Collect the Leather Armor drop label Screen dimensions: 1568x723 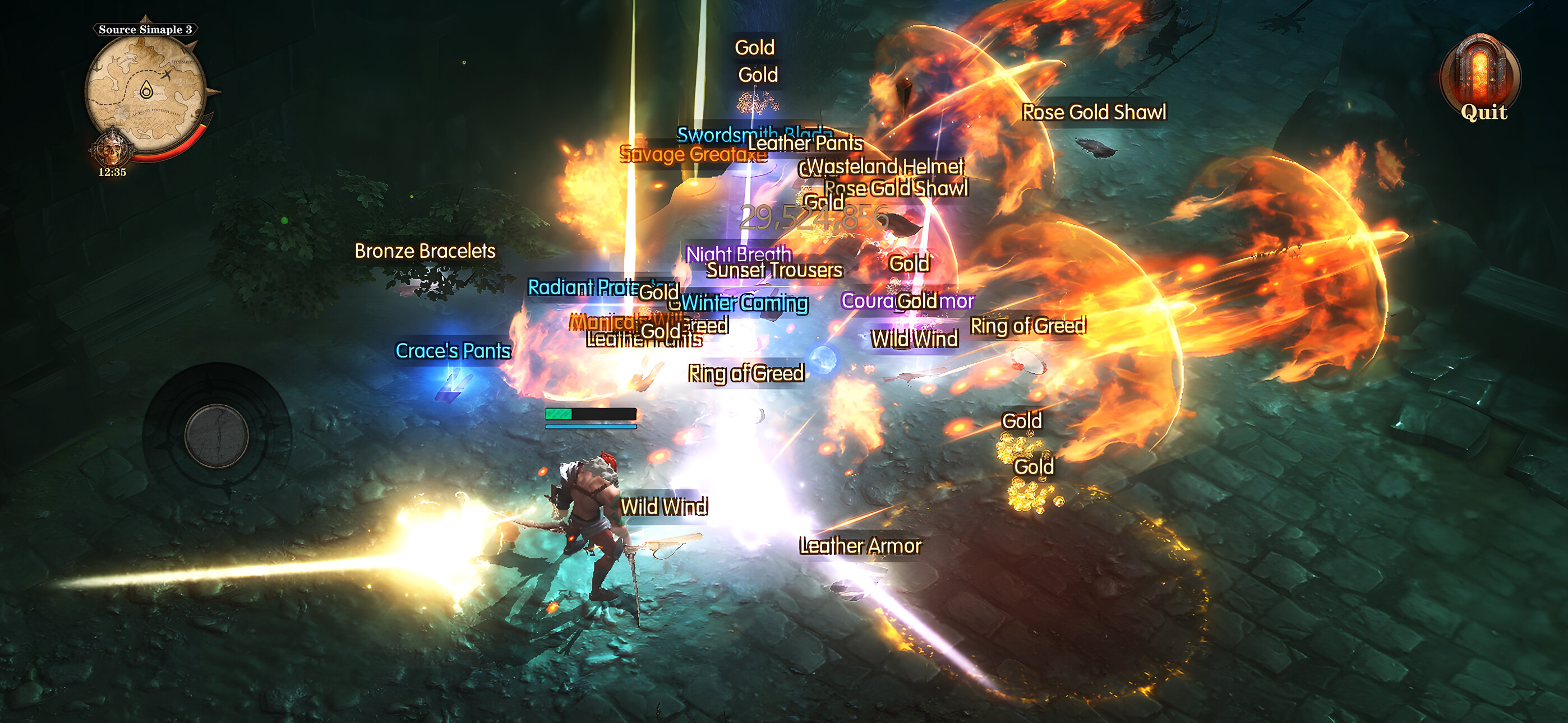coord(860,545)
